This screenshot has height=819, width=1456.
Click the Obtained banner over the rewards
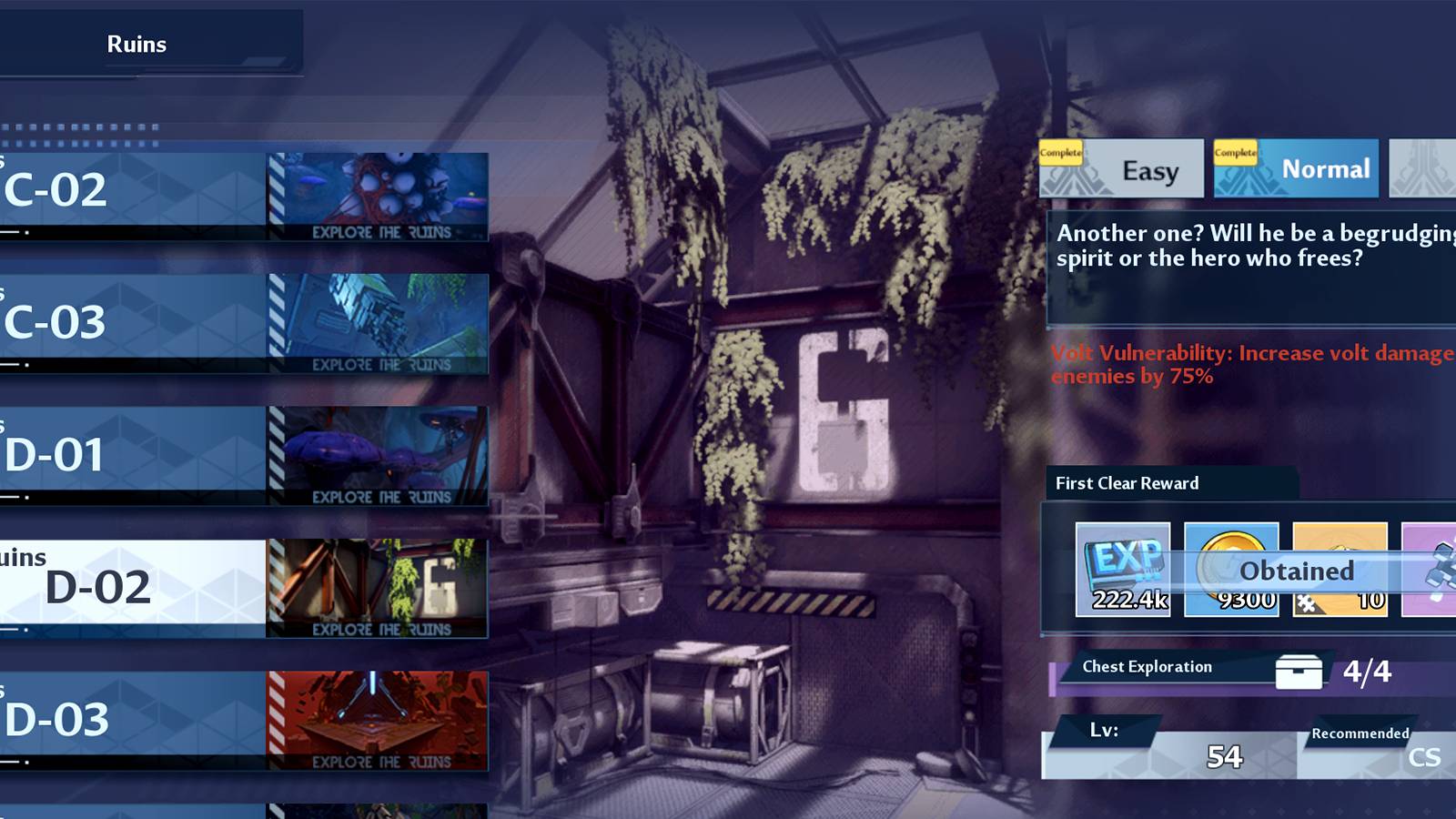(1297, 571)
